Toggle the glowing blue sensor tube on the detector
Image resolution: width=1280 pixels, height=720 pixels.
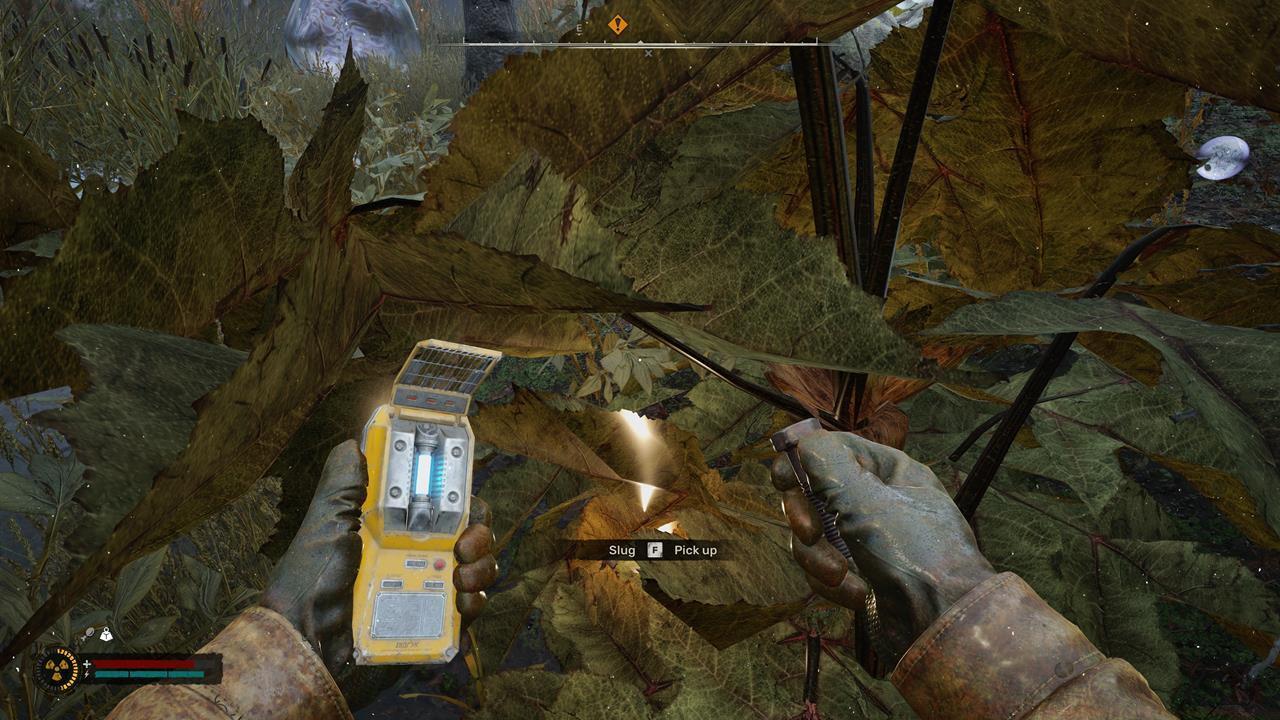[423, 471]
